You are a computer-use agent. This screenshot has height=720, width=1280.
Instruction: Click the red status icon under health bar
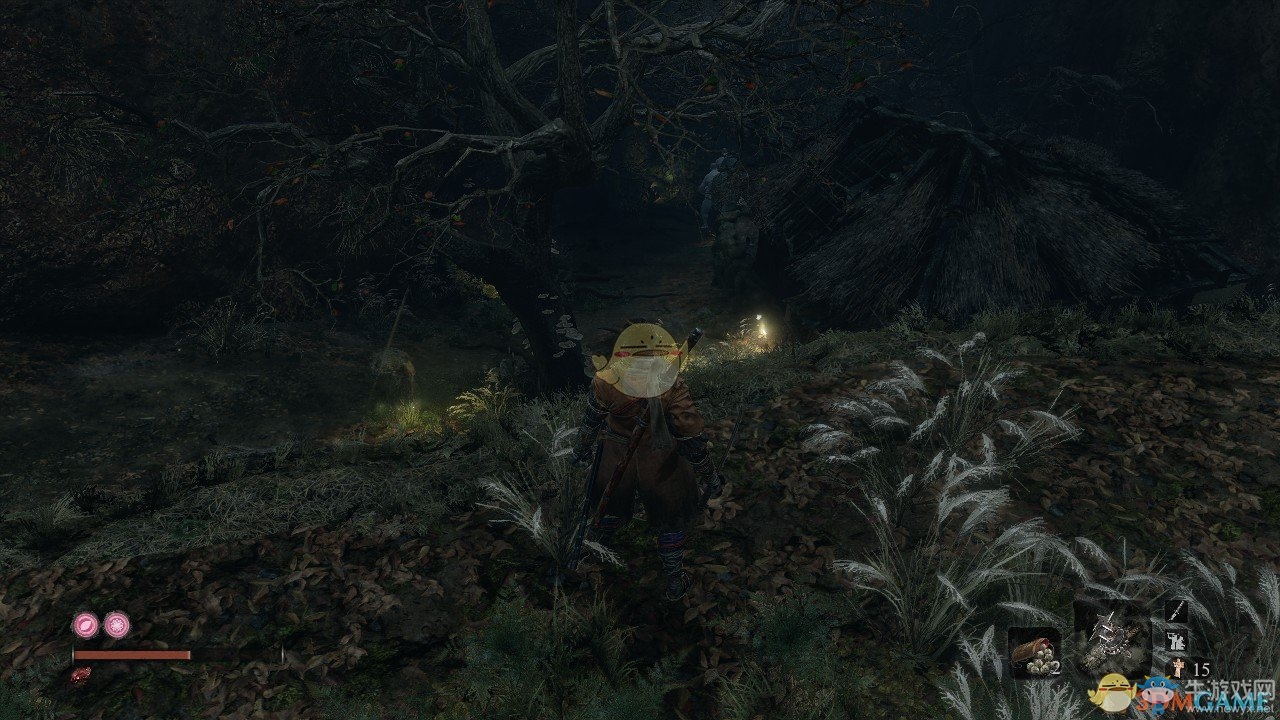click(80, 675)
